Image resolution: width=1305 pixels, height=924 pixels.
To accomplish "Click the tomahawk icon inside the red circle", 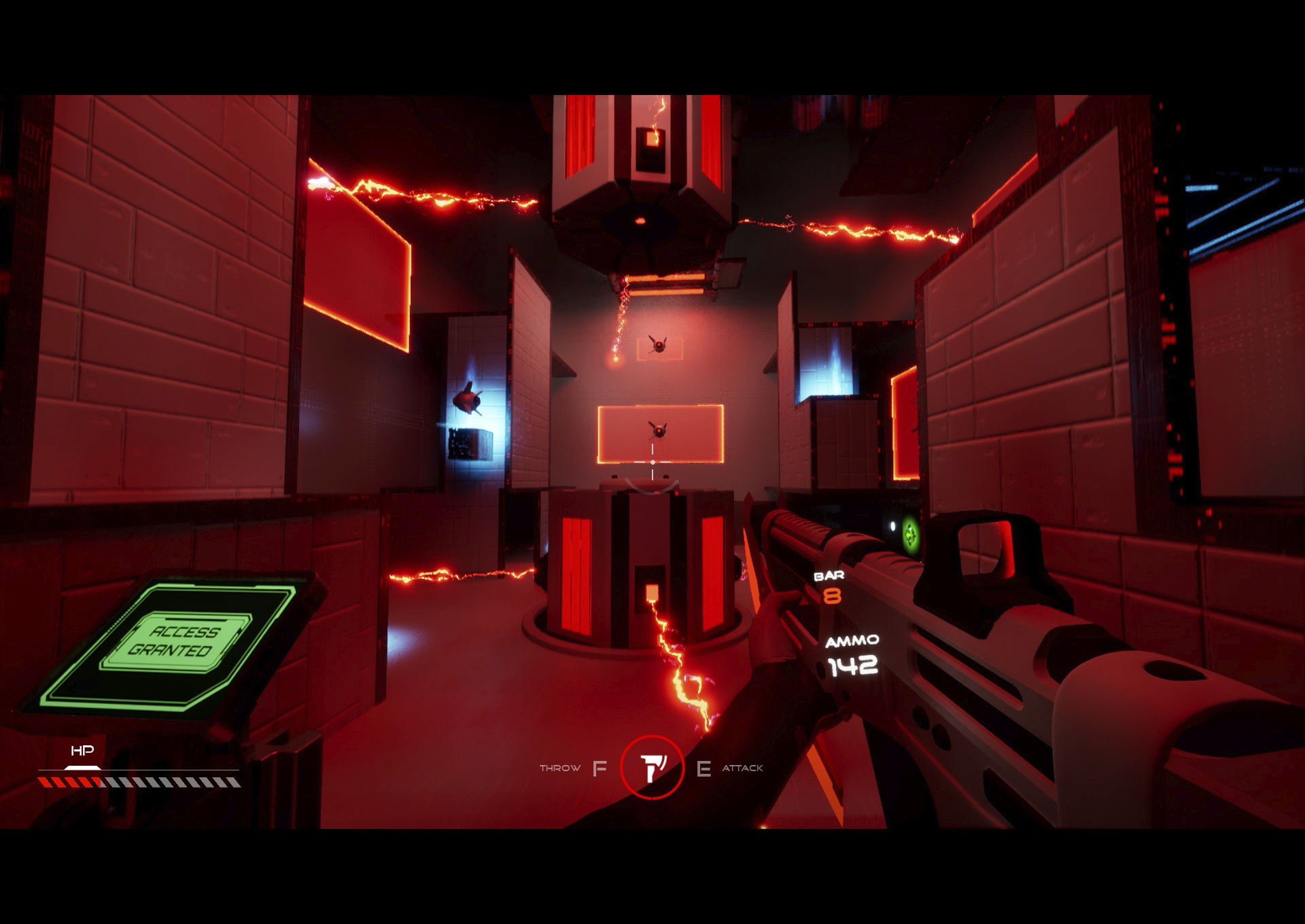I will (x=652, y=770).
